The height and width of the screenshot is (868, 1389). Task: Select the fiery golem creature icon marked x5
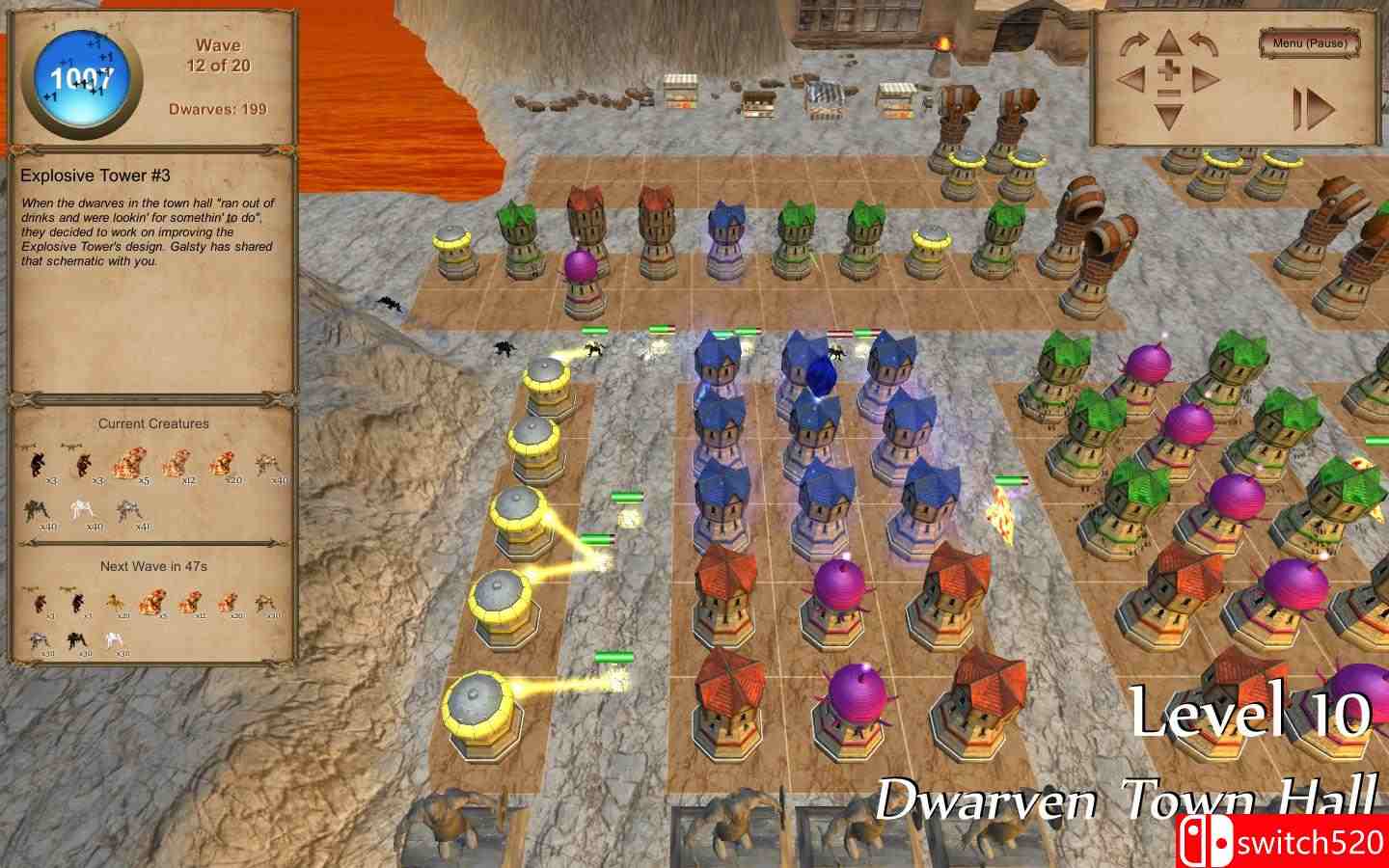[129, 463]
